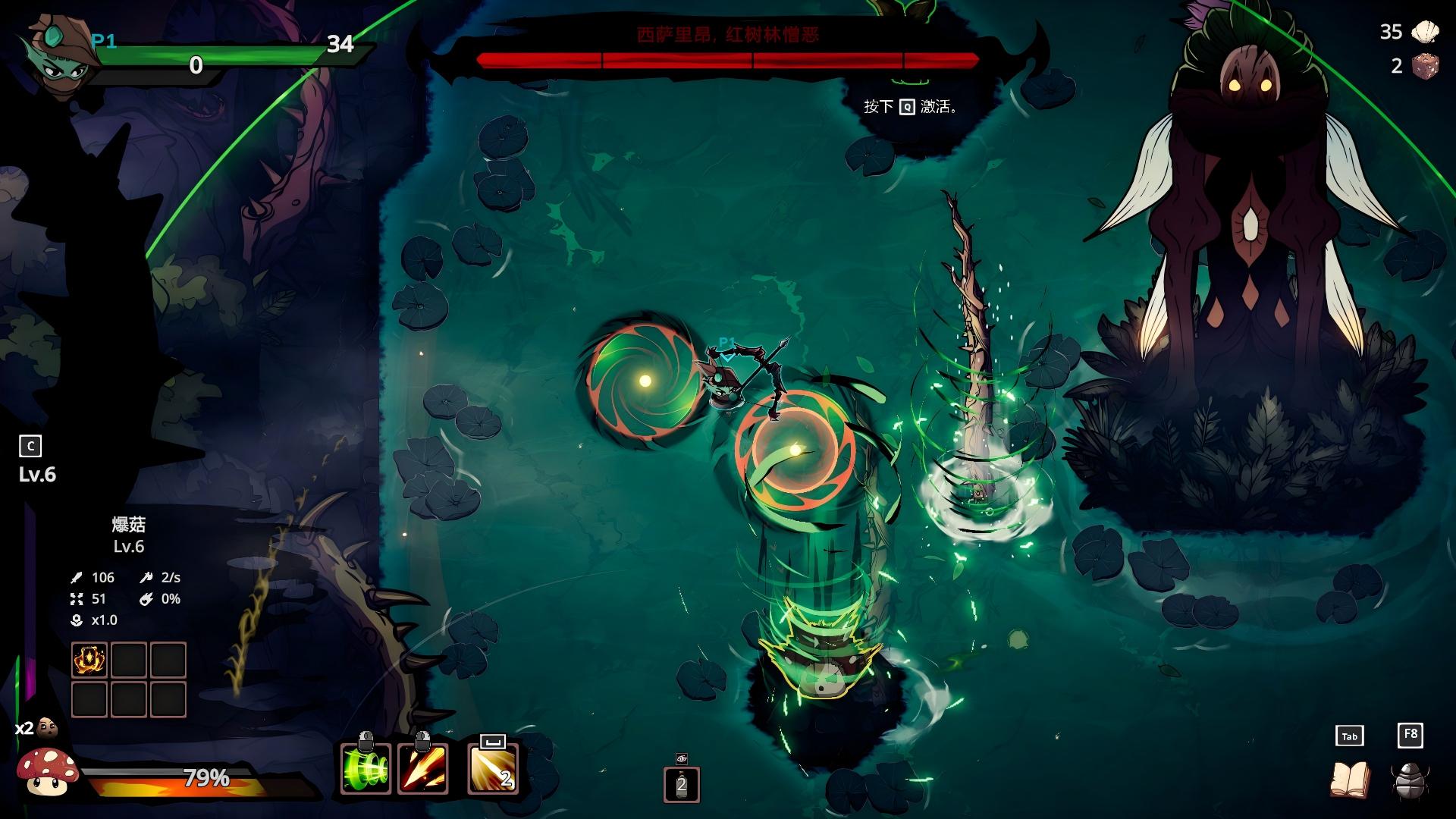
Task: Click the brown dice counter icon
Action: [x=1425, y=66]
